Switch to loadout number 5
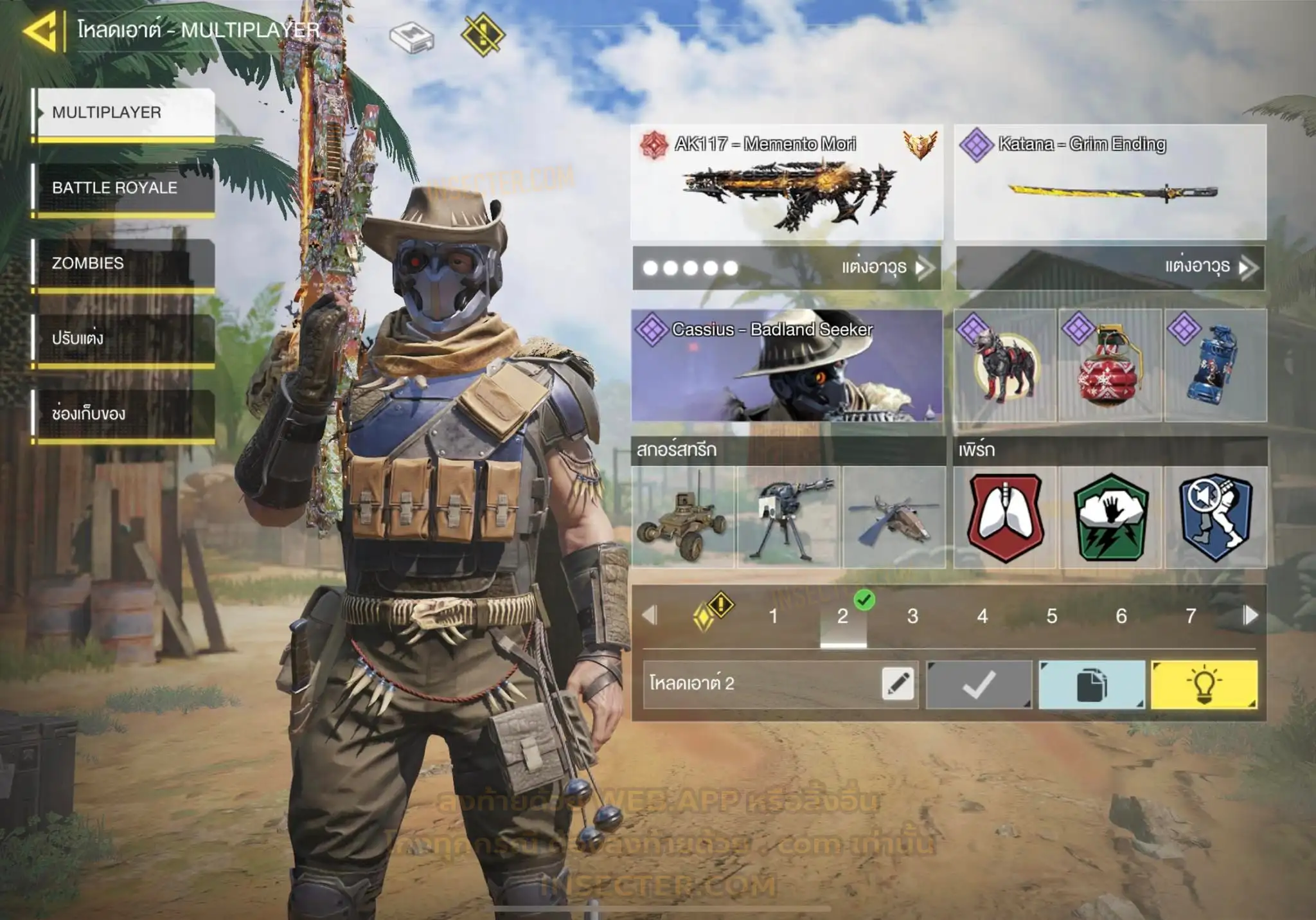The width and height of the screenshot is (1316, 920). click(1051, 616)
